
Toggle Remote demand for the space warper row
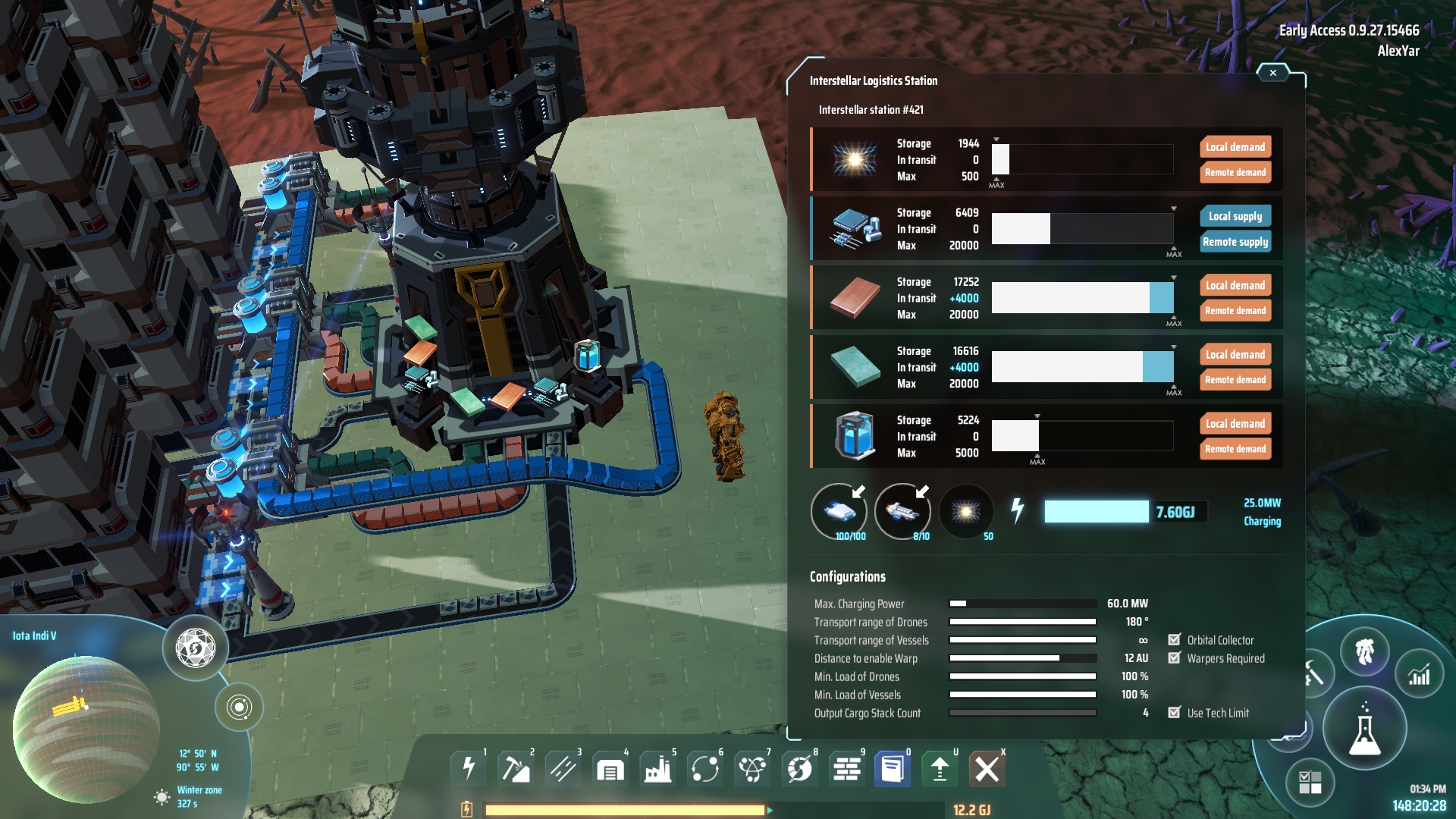pos(1235,173)
